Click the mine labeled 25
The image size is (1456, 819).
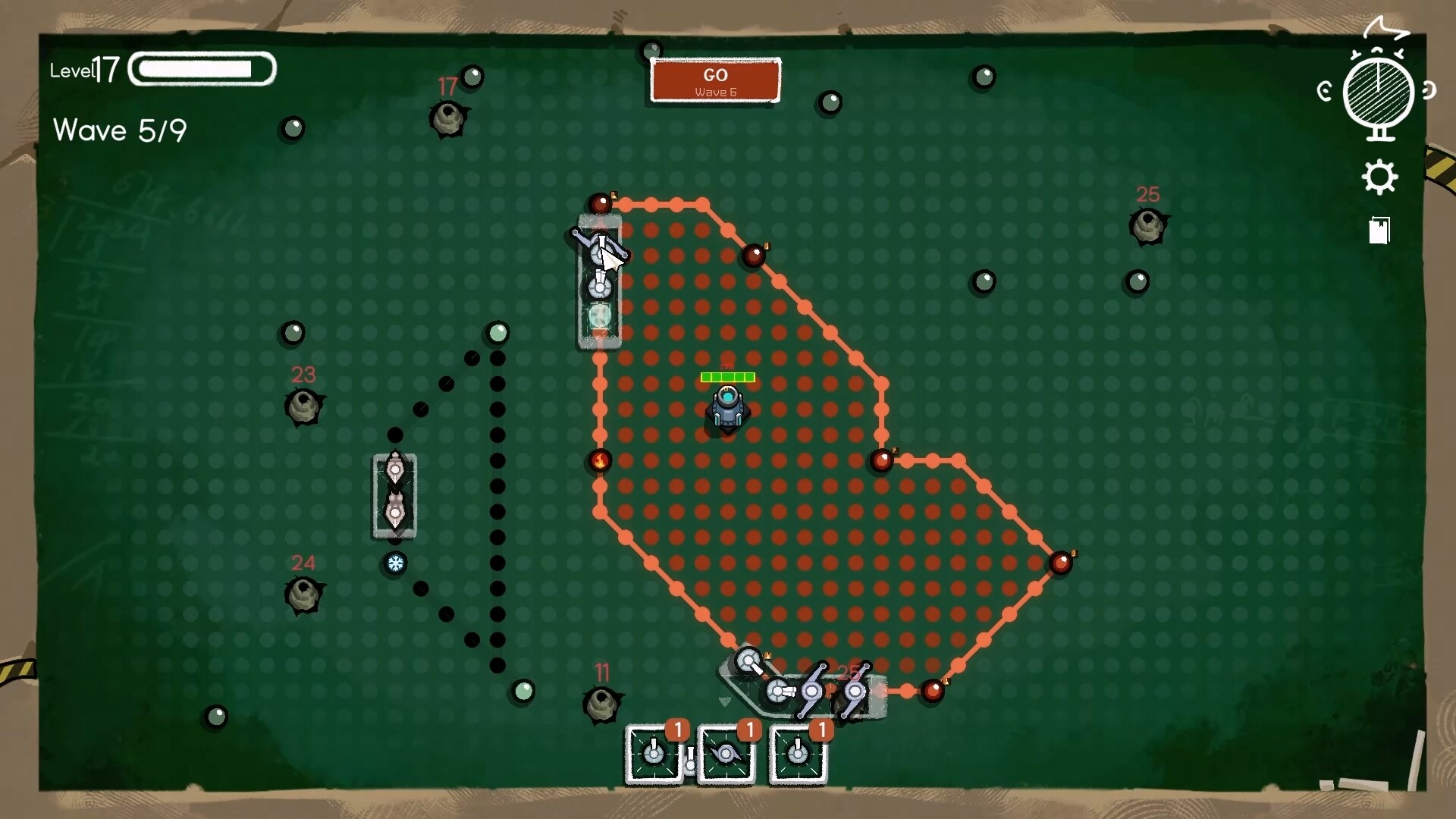[x=1149, y=224]
